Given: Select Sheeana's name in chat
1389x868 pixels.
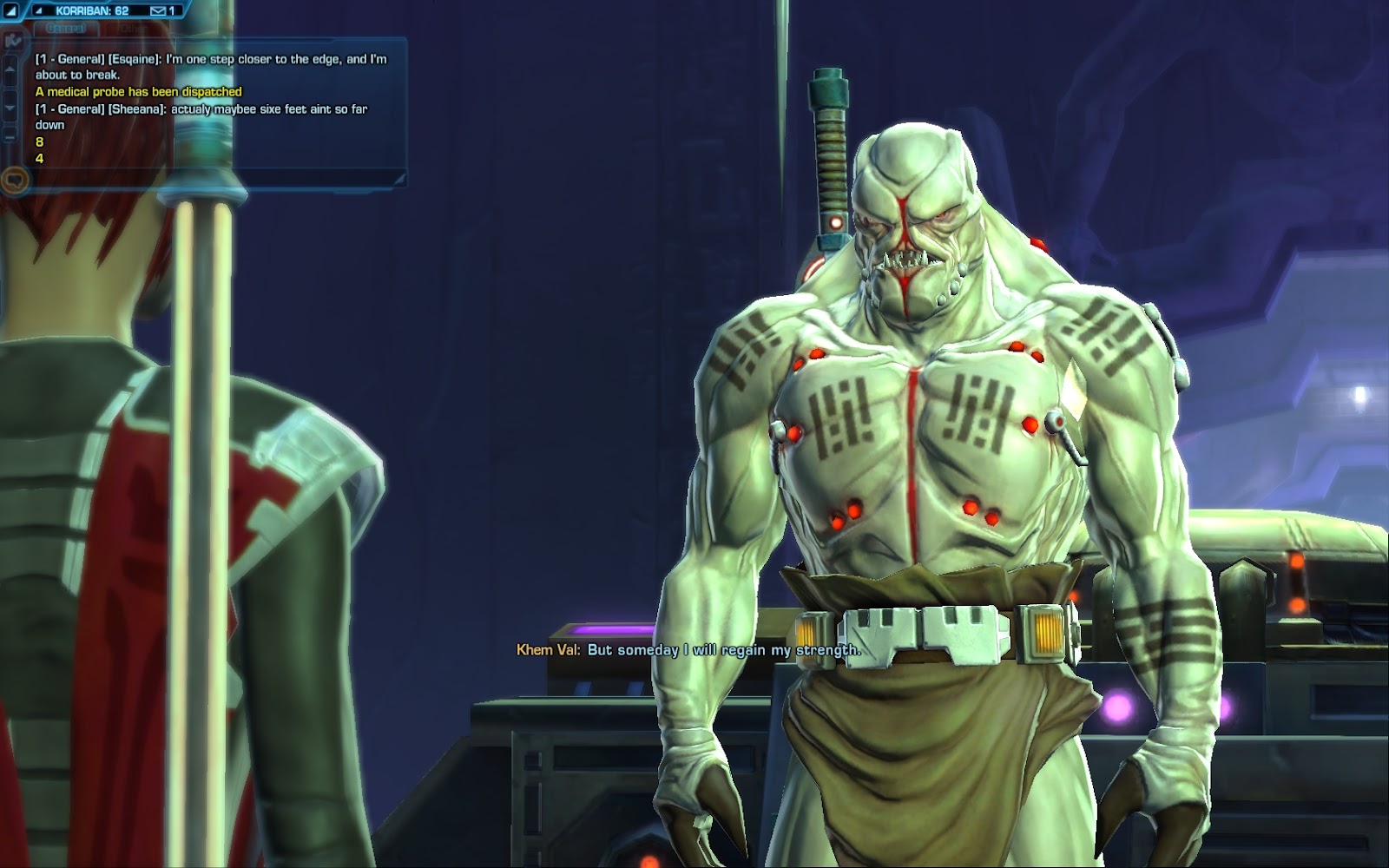Looking at the screenshot, I should (x=135, y=109).
